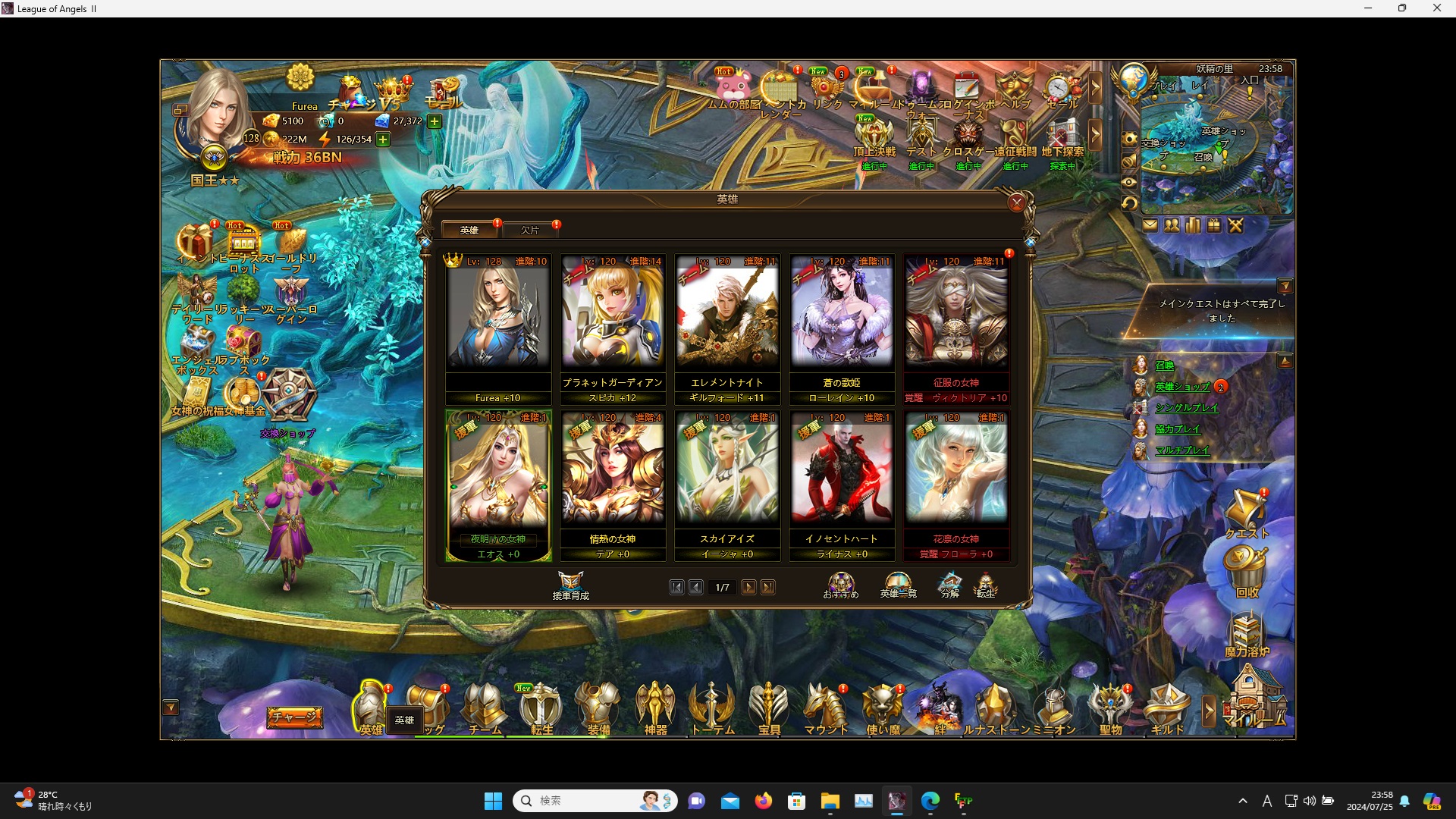The width and height of the screenshot is (1456, 819).
Task: Open the チーム team menu
Action: click(485, 709)
